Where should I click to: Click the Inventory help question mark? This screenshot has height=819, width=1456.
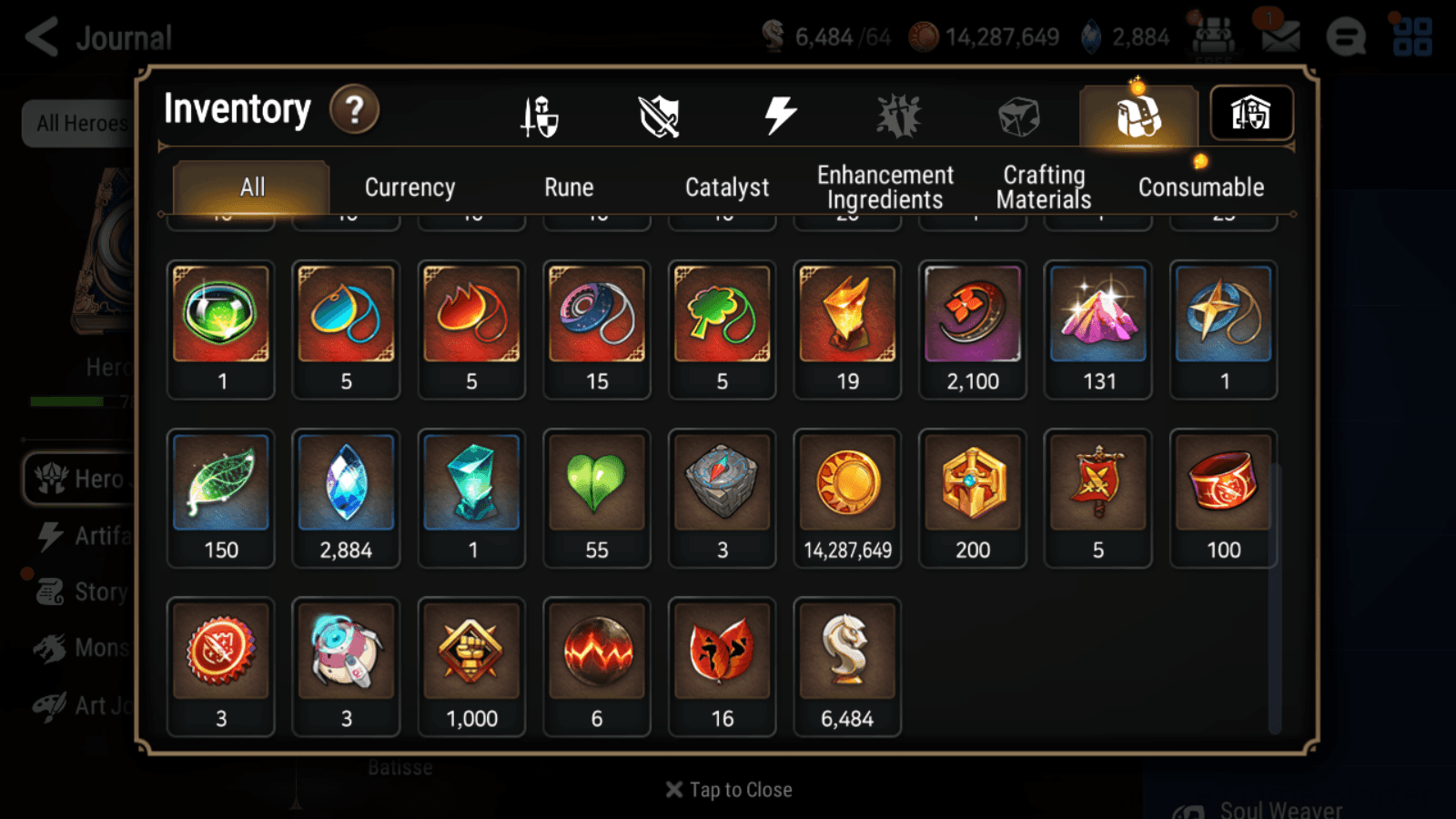point(354,109)
